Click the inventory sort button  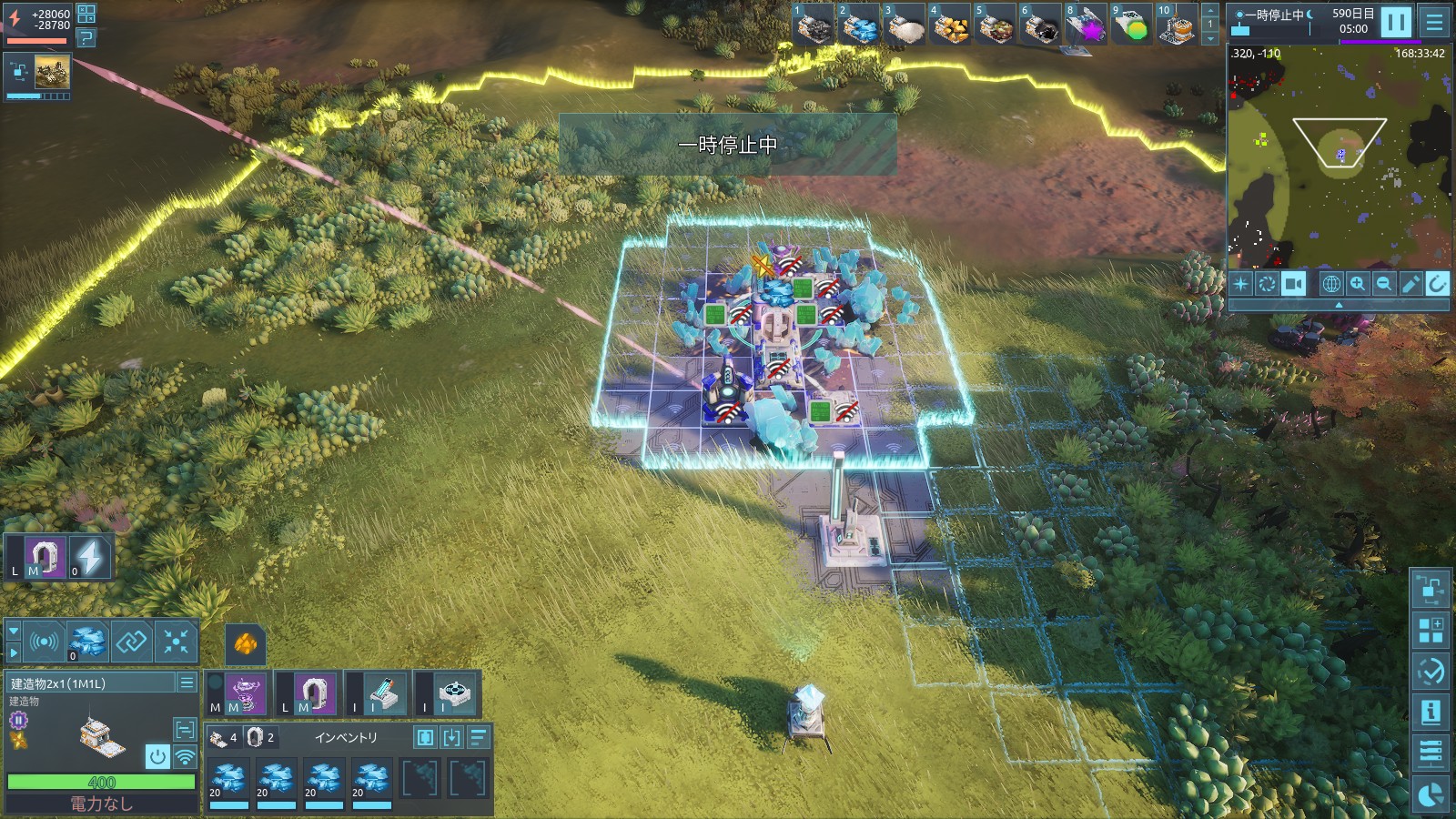coord(479,737)
